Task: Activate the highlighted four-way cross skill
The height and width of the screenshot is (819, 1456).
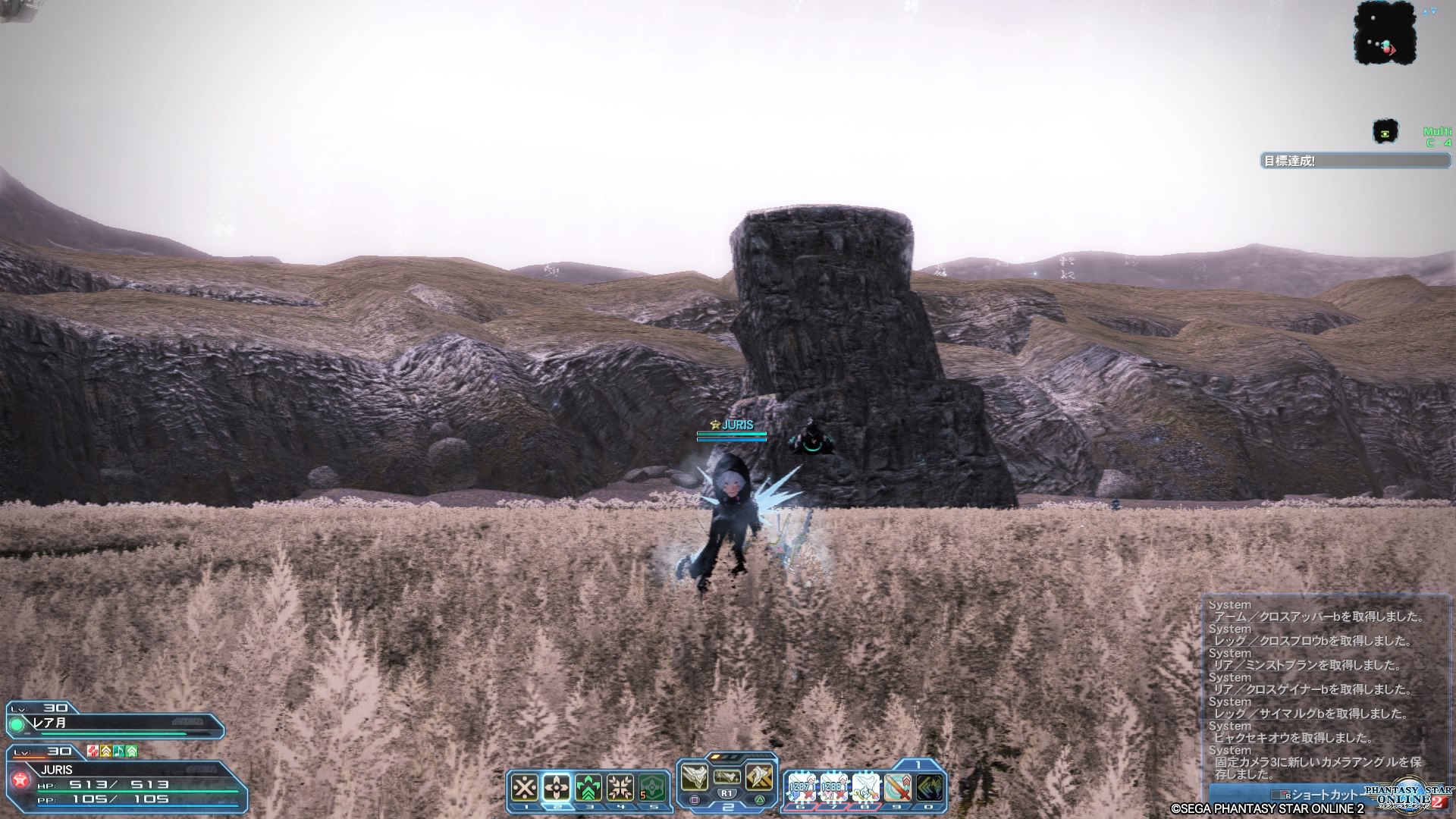Action: coord(557,788)
